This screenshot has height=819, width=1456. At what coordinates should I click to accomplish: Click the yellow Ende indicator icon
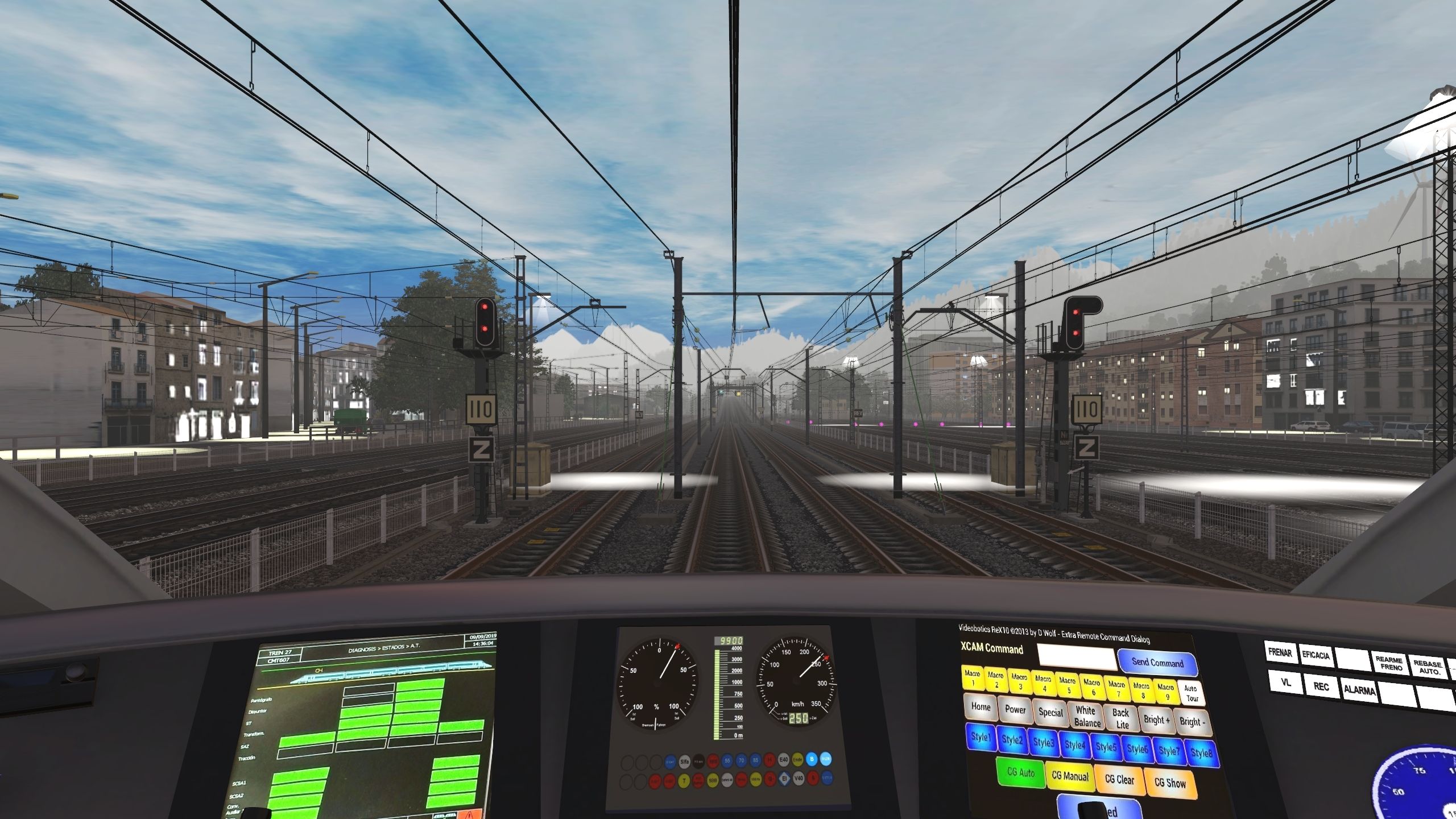[797, 760]
